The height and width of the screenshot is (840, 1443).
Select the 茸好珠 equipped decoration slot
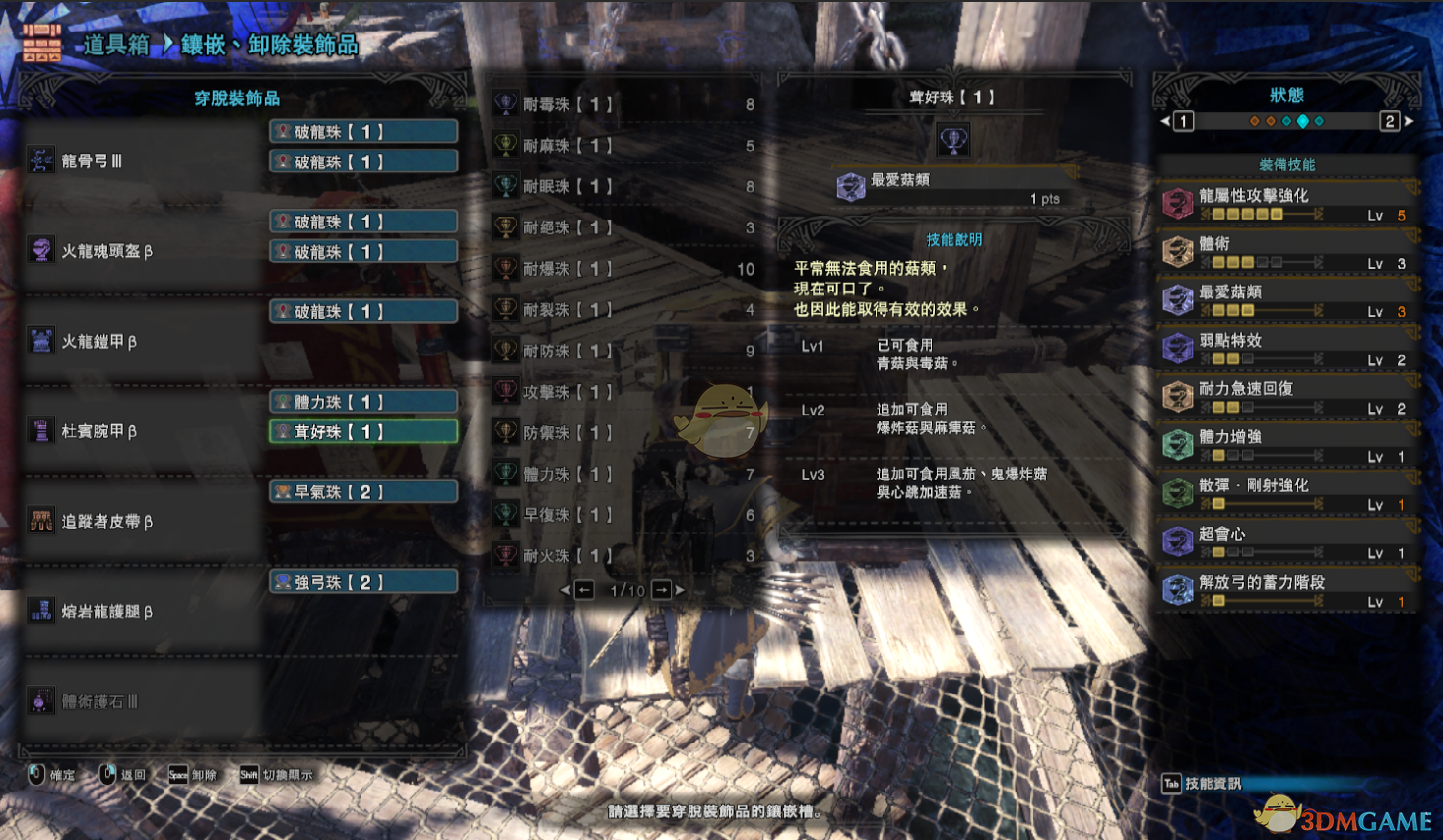[363, 432]
